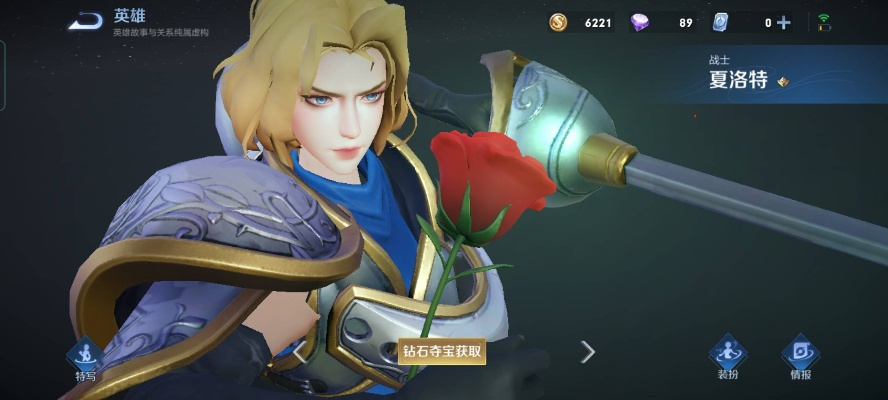This screenshot has height=400, width=888.
Task: Show the next hero with the right arrow
Action: click(x=588, y=351)
